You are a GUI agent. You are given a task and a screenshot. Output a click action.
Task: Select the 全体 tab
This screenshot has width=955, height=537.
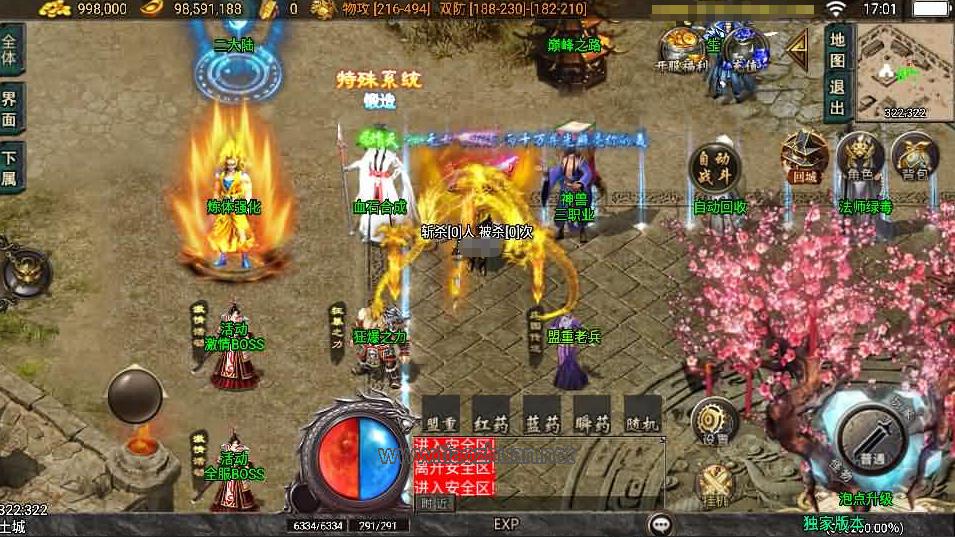(x=10, y=48)
